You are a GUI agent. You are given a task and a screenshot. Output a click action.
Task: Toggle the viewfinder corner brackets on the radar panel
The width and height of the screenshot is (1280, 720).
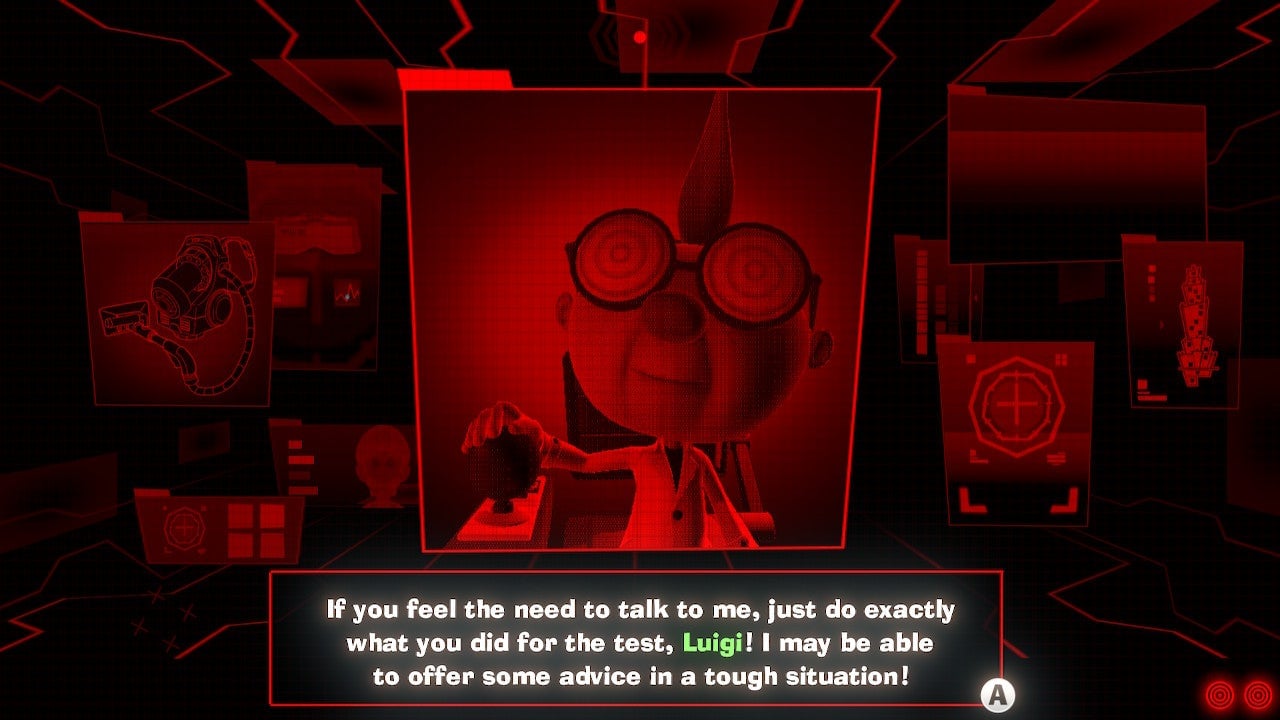(1017, 498)
